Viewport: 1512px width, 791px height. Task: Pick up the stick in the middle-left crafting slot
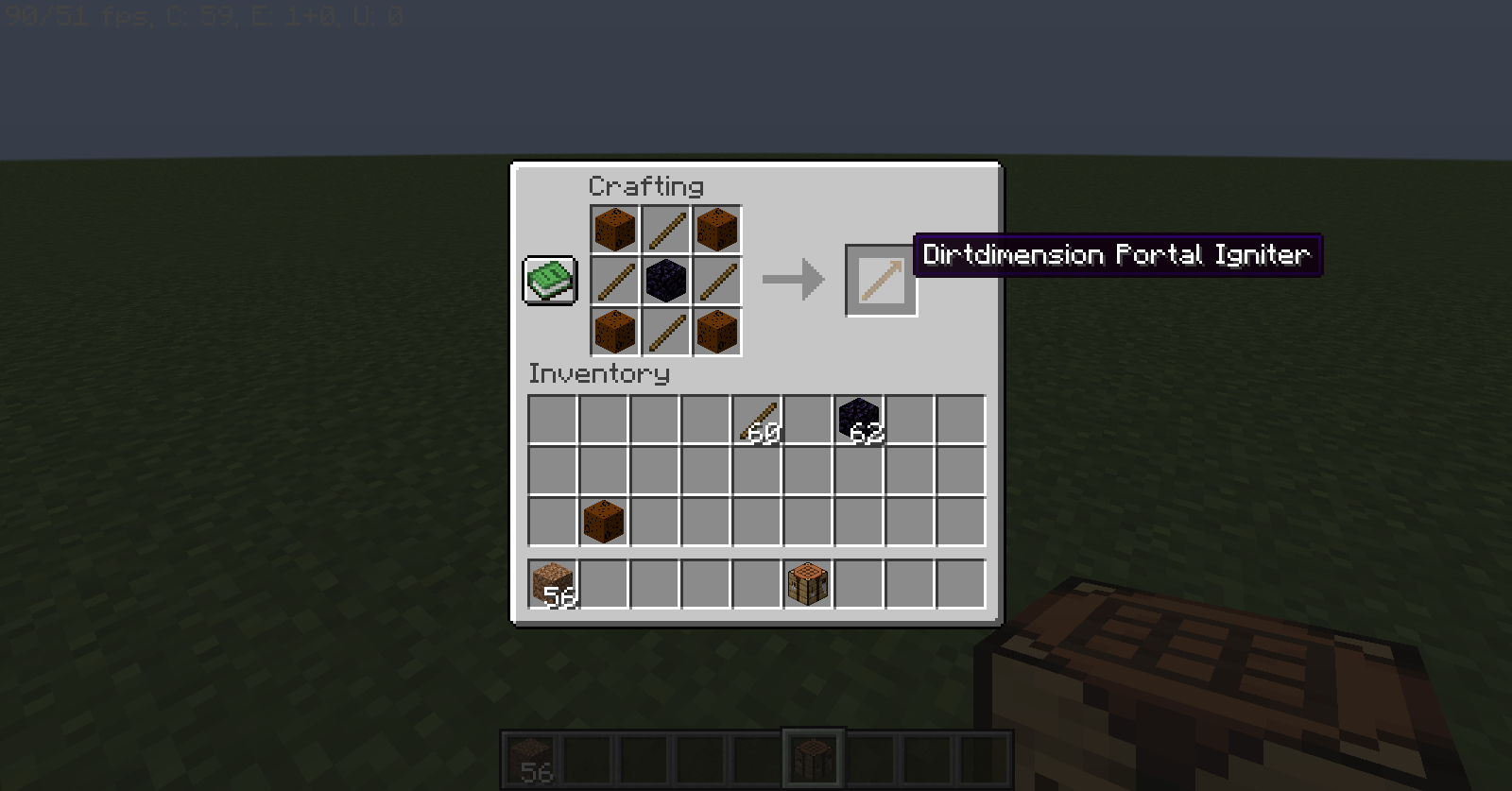tap(614, 280)
